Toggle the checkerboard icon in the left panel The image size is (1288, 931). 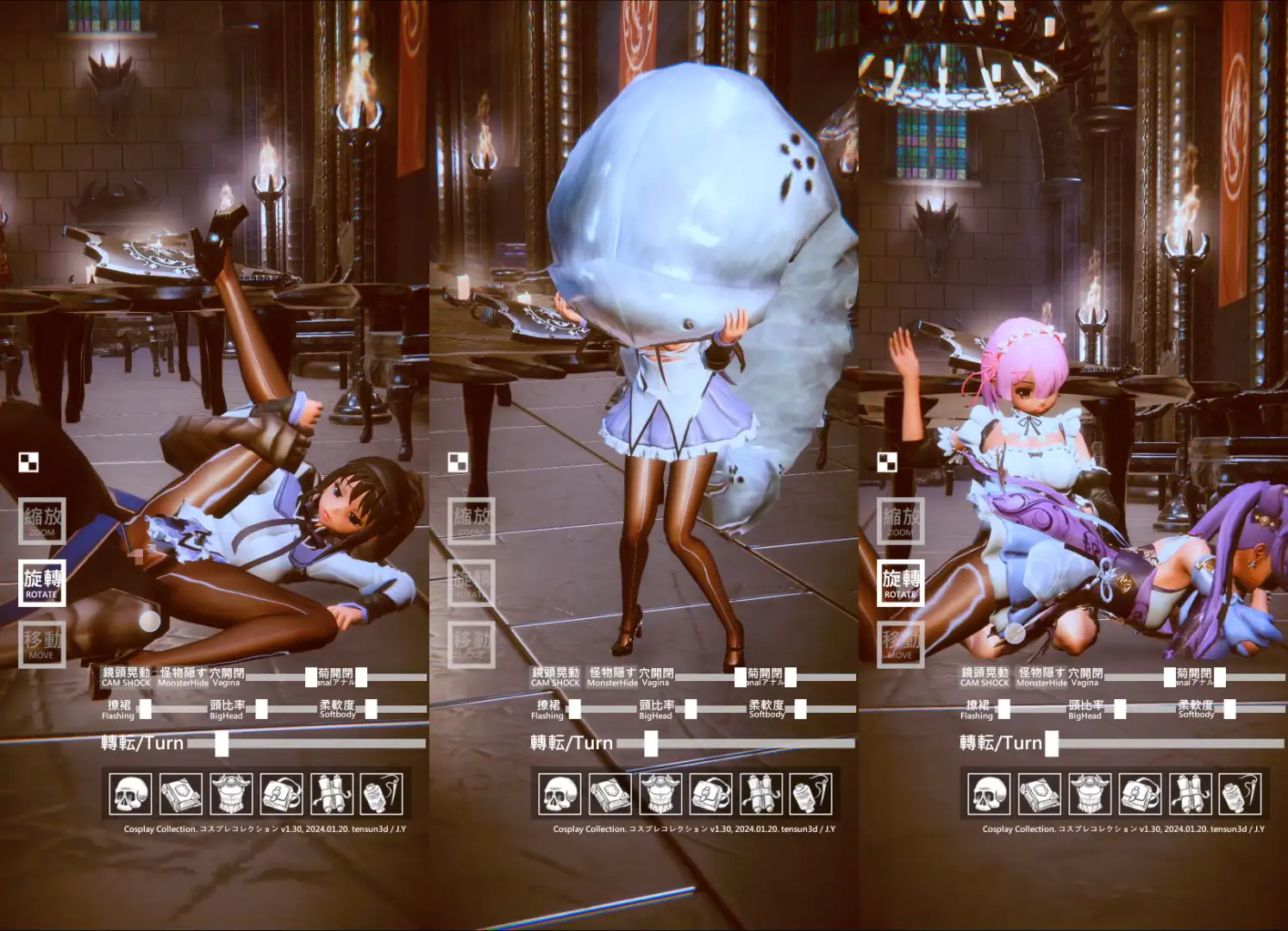28,462
